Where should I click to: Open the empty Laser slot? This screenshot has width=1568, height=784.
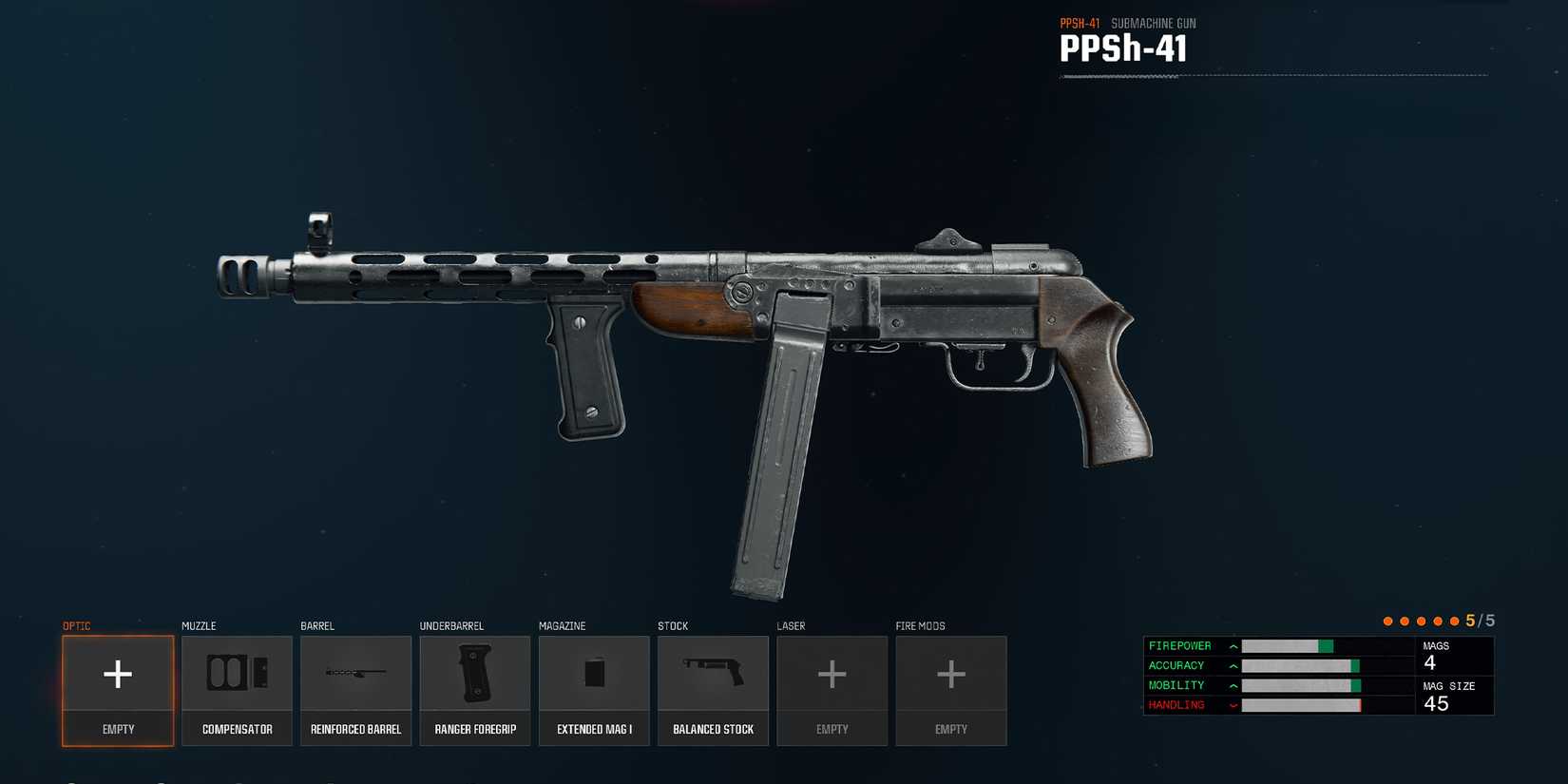832,689
